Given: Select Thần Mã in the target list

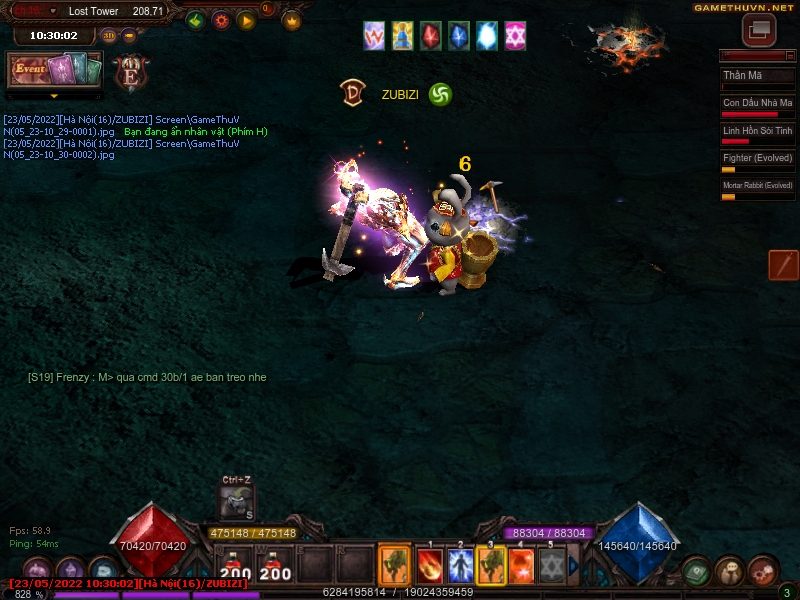Looking at the screenshot, I should pyautogui.click(x=757, y=77).
